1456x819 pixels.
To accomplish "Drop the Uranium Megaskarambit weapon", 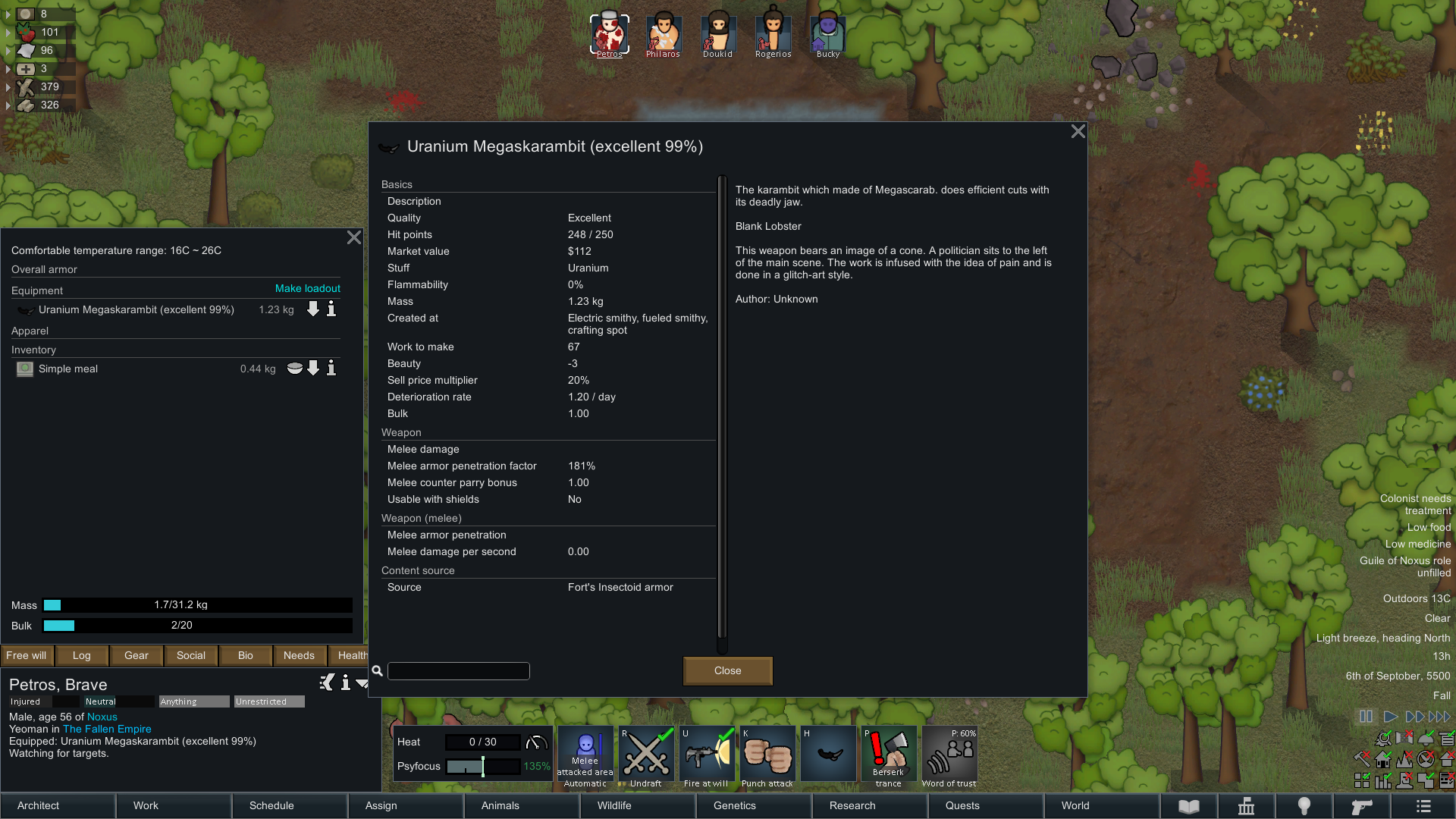I will point(313,309).
